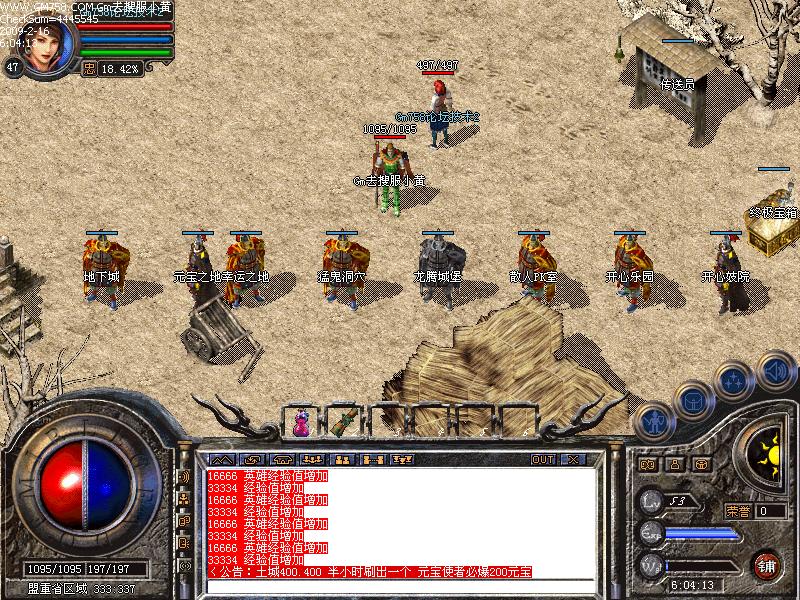Open the character status round button
800x600 pixels.
[x=653, y=422]
